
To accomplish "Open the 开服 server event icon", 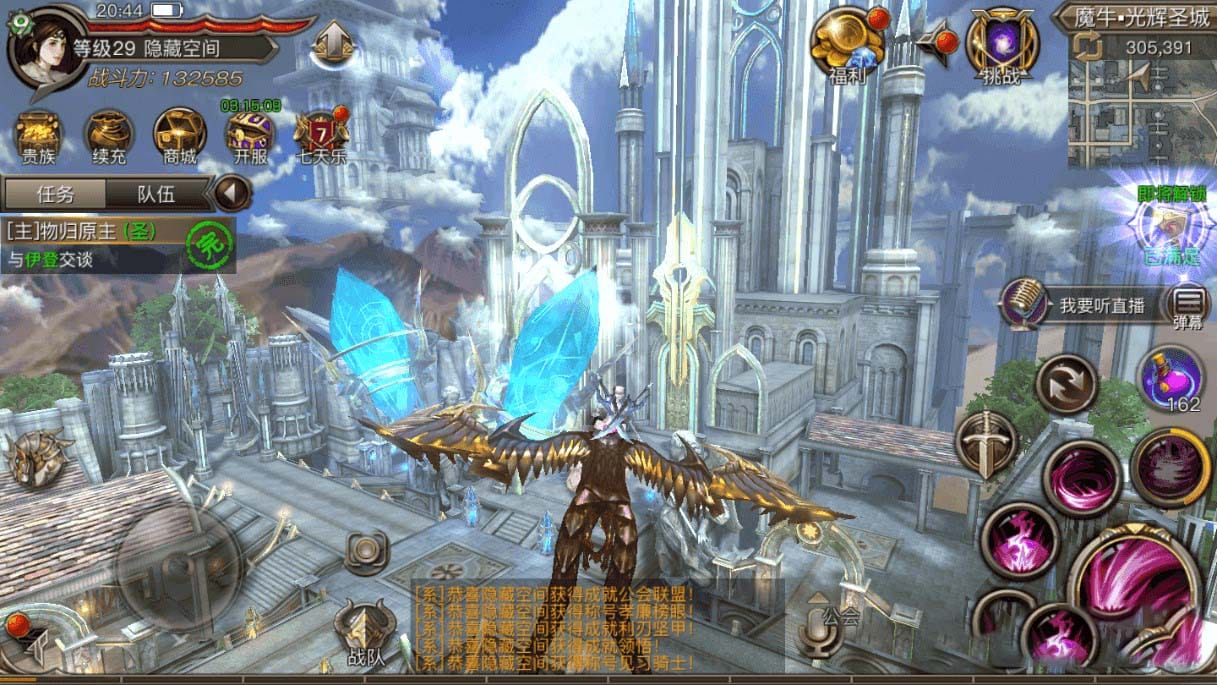I will (x=250, y=135).
